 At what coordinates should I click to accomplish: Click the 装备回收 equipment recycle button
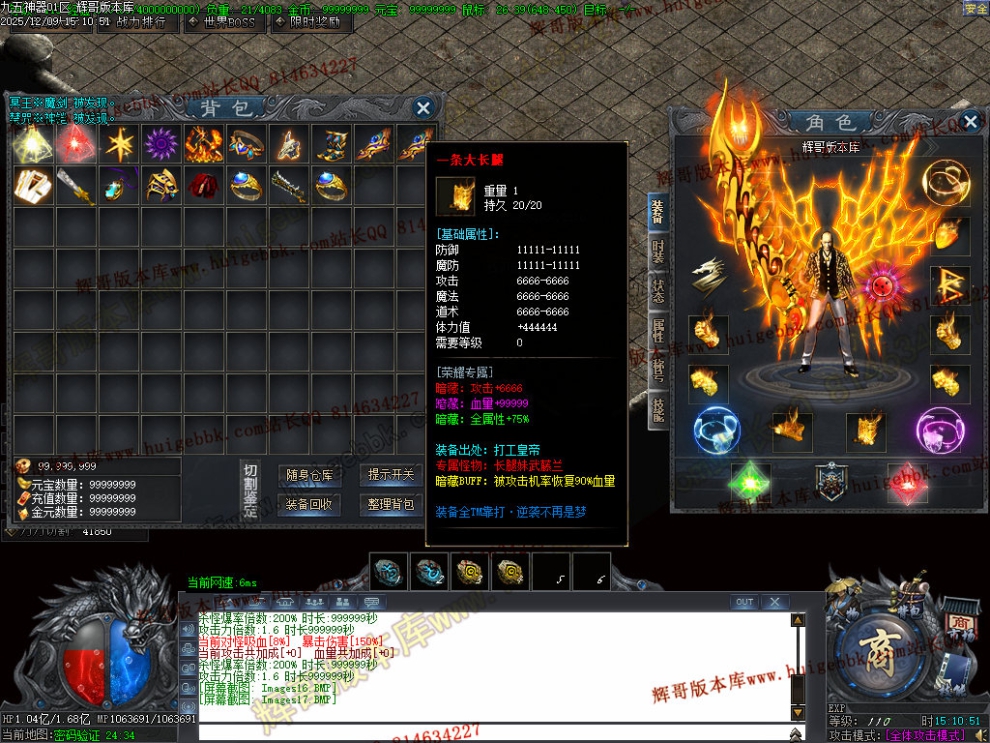(x=309, y=504)
